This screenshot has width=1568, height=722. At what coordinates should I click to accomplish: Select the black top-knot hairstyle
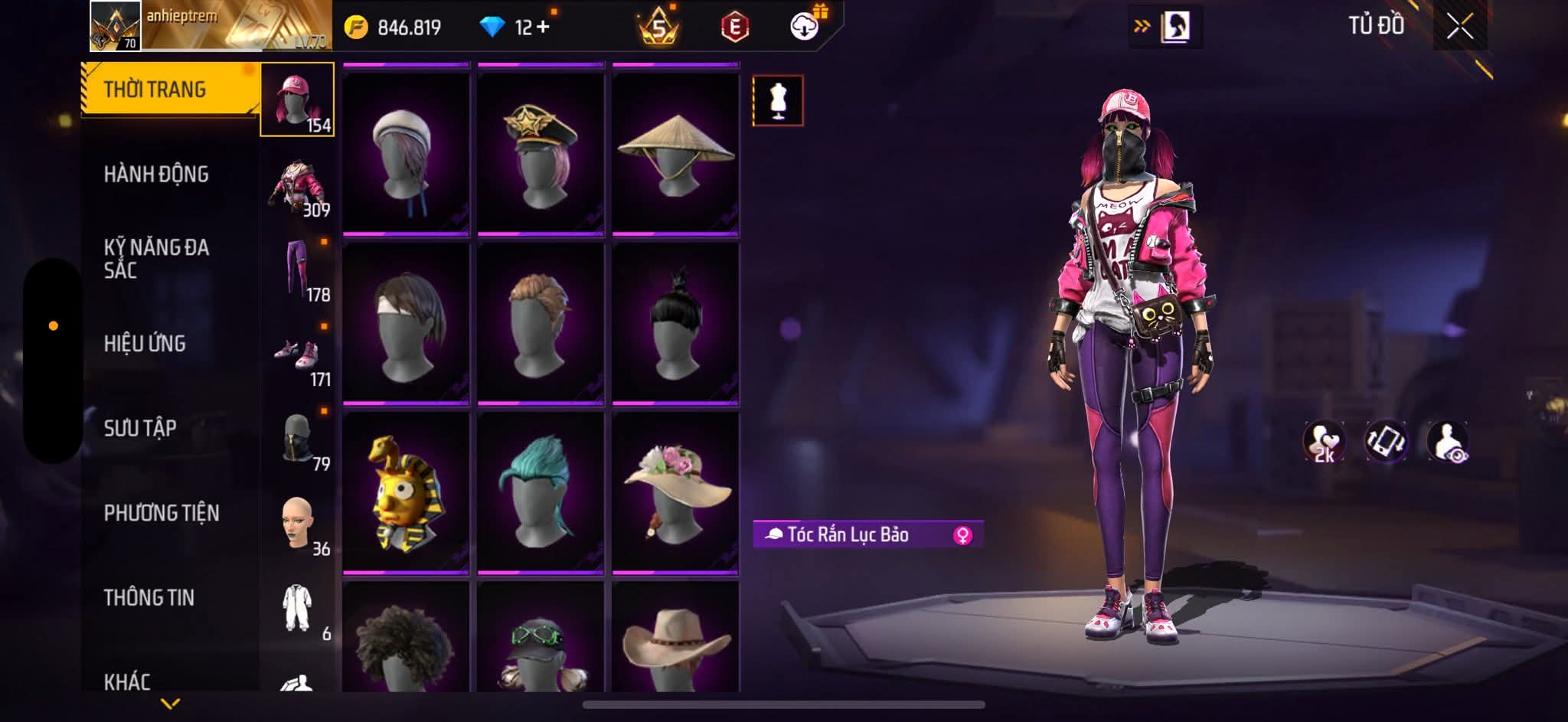[x=675, y=323]
